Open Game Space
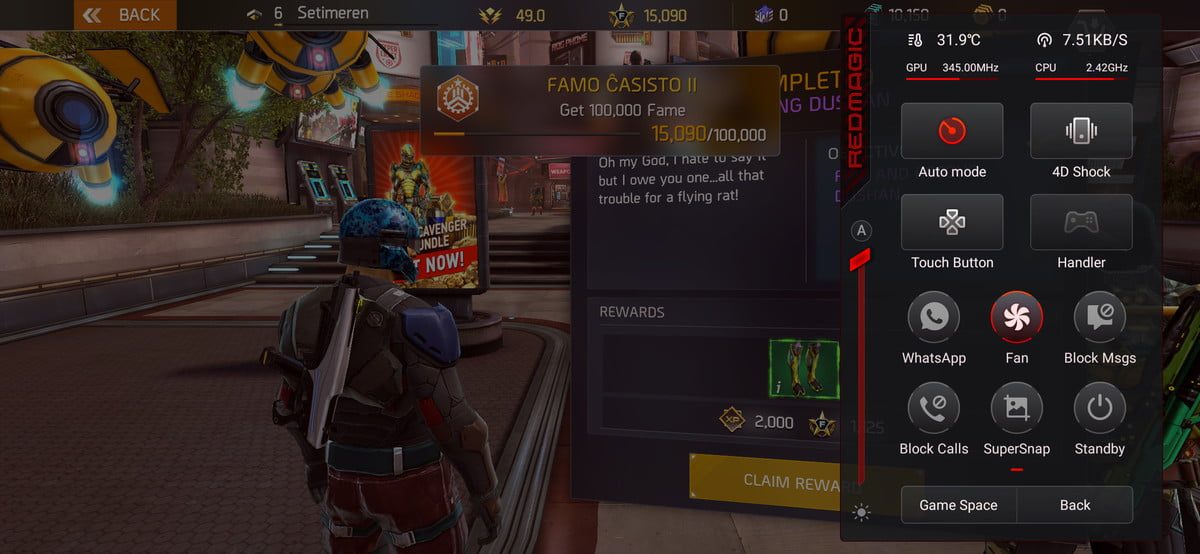1200x554 pixels. tap(958, 505)
